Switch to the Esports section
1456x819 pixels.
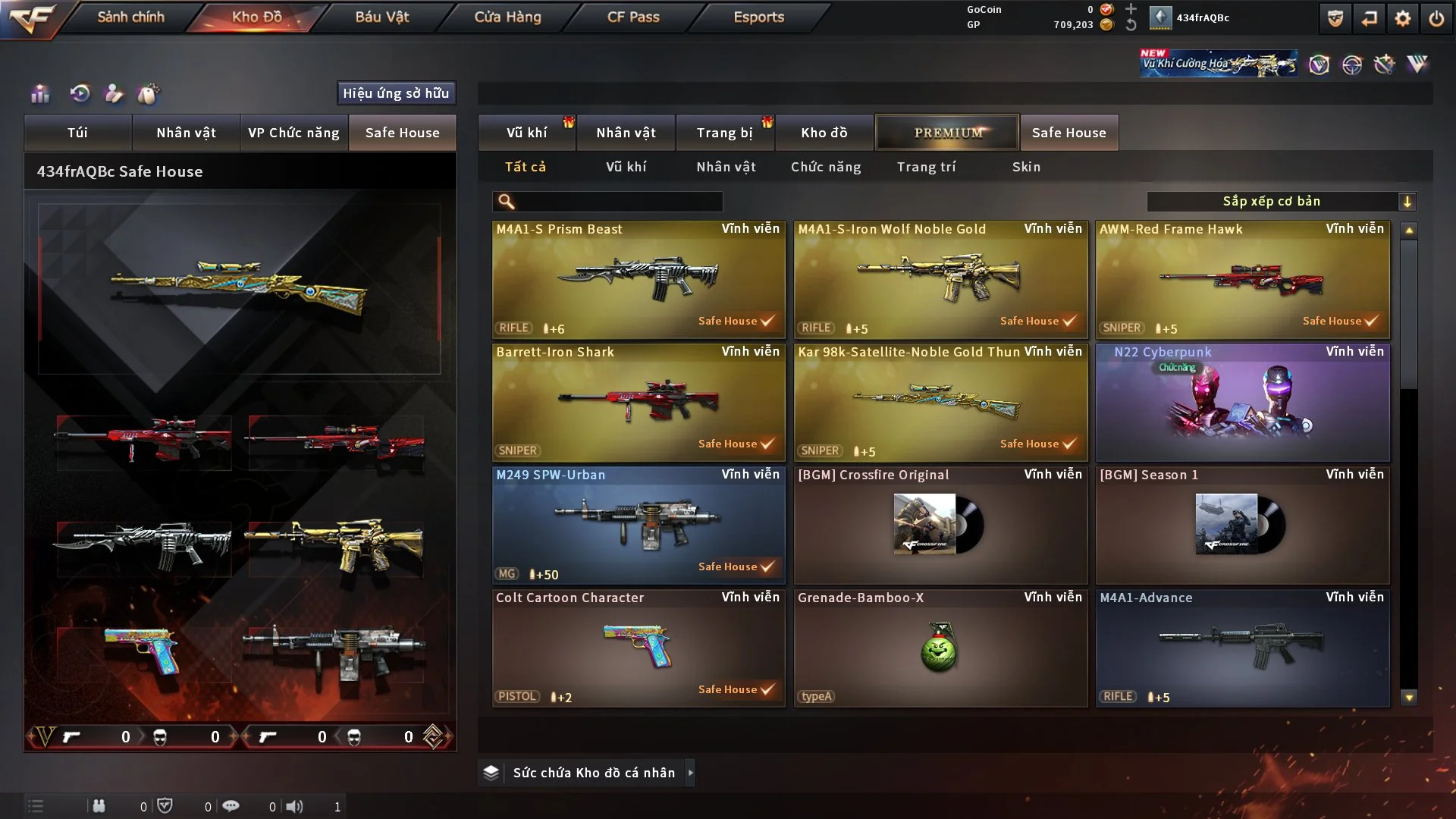click(x=758, y=17)
